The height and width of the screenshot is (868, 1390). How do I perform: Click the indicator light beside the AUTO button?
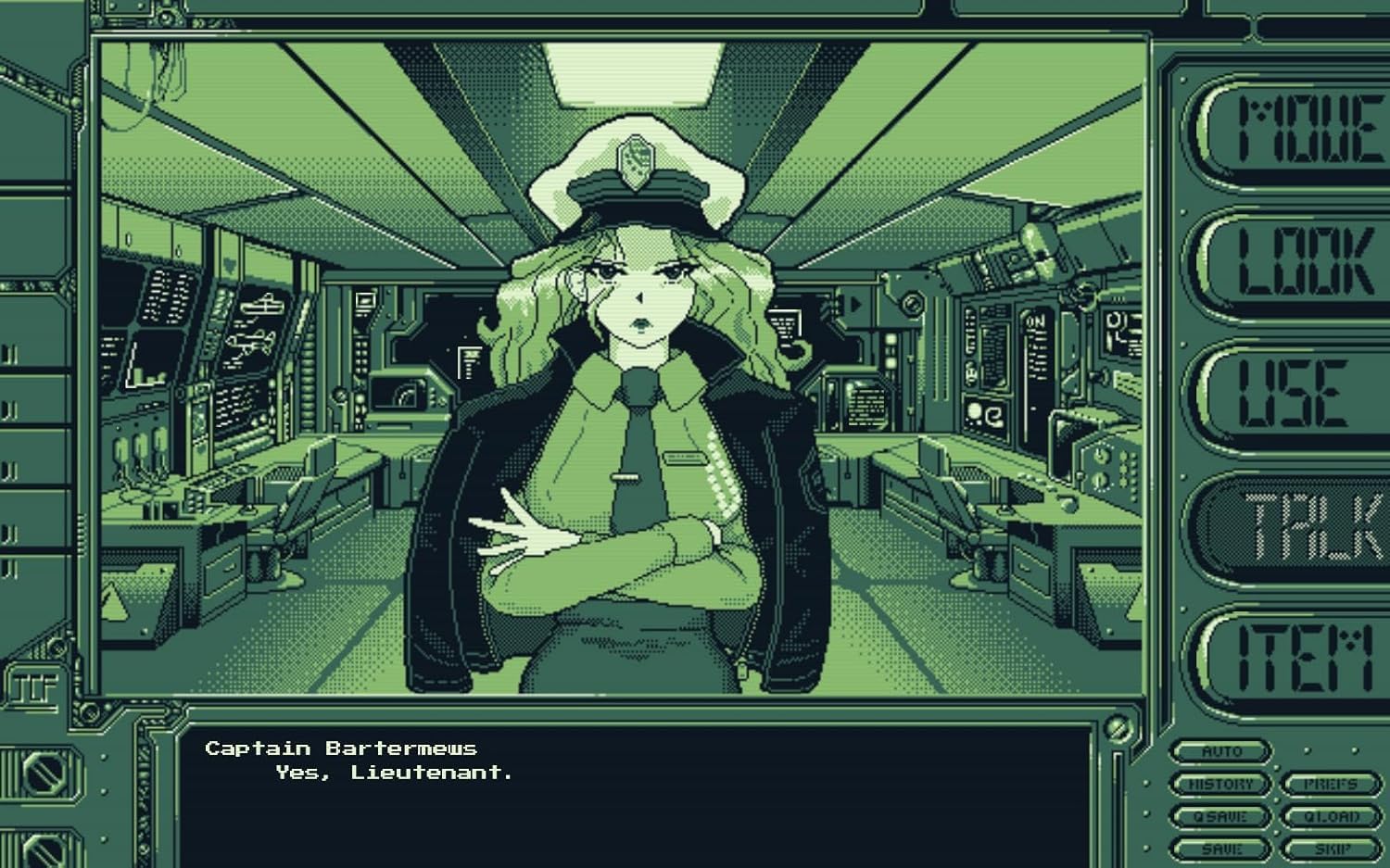(1307, 750)
